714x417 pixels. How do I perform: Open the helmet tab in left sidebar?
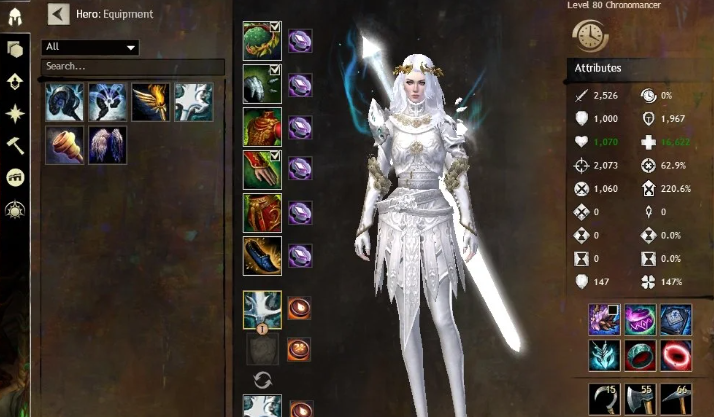[16, 17]
